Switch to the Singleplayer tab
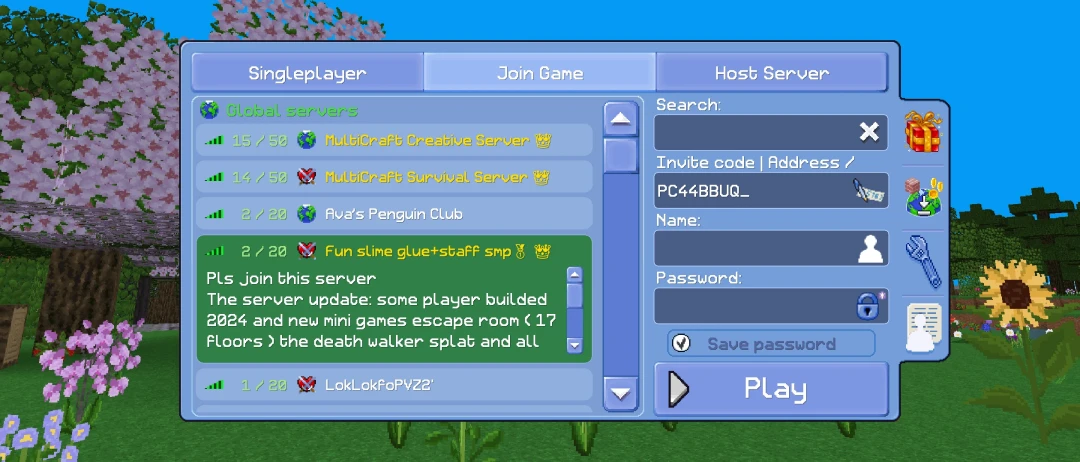 coord(307,73)
